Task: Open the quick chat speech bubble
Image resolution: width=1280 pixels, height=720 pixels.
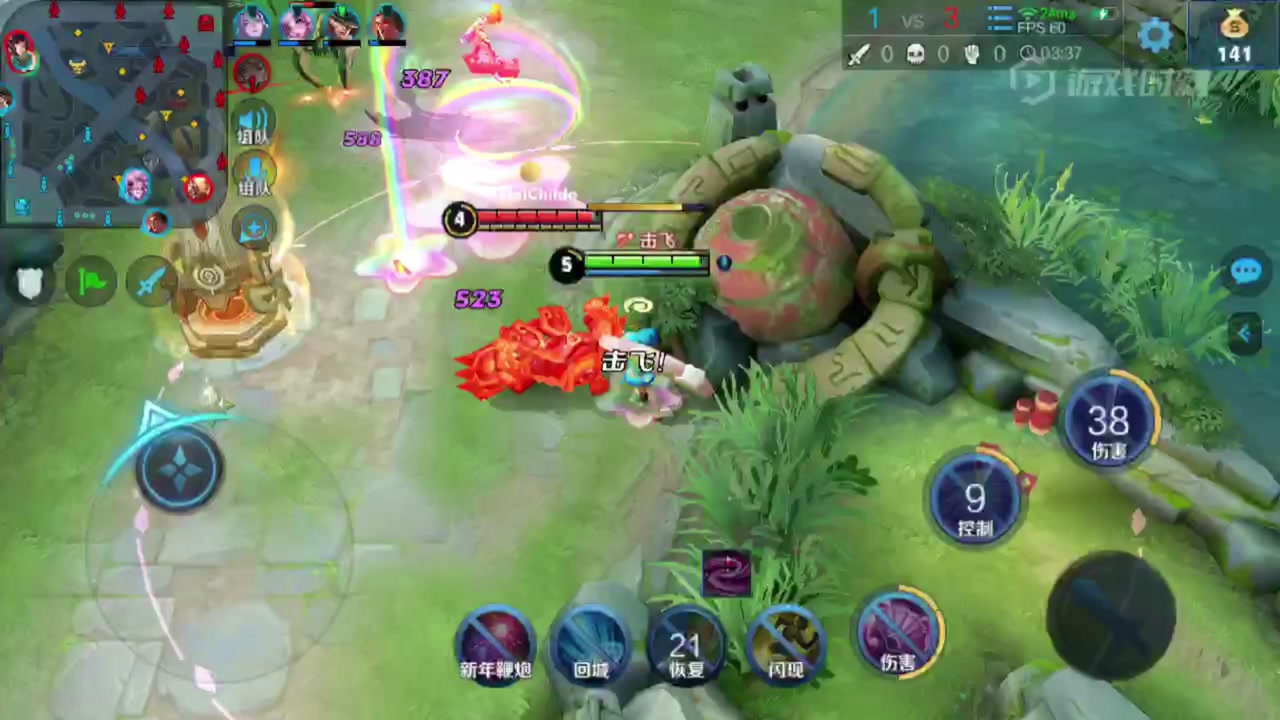Action: [1246, 271]
